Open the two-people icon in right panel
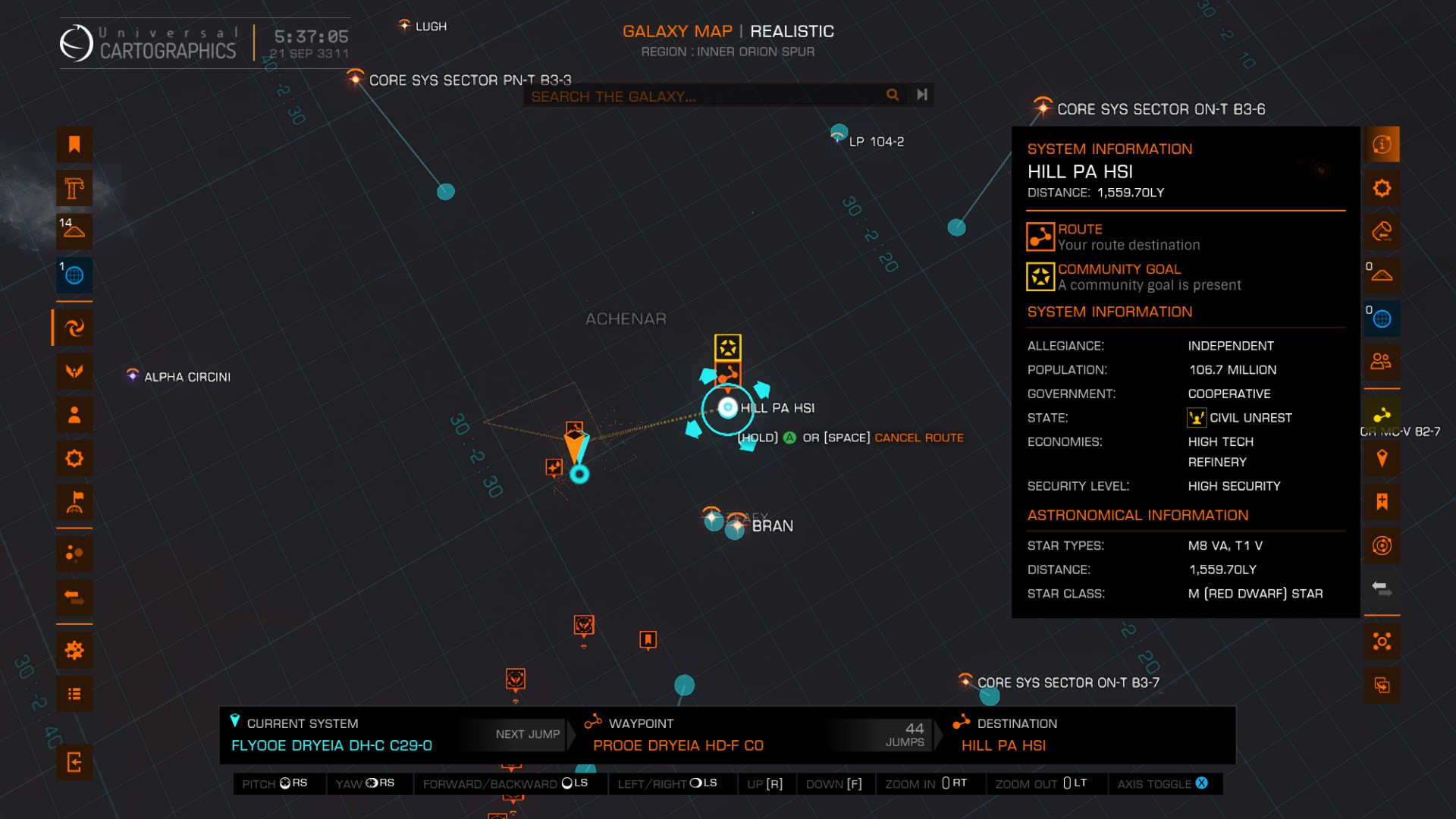The height and width of the screenshot is (819, 1456). (1382, 361)
